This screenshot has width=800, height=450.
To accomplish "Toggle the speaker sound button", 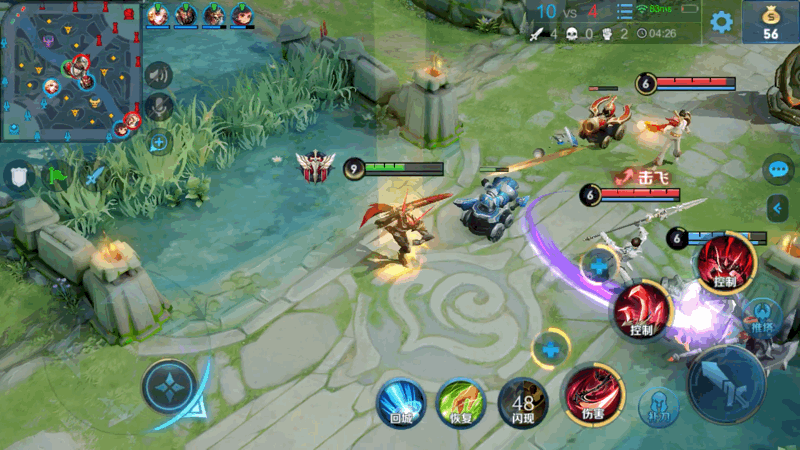I will tap(158, 74).
